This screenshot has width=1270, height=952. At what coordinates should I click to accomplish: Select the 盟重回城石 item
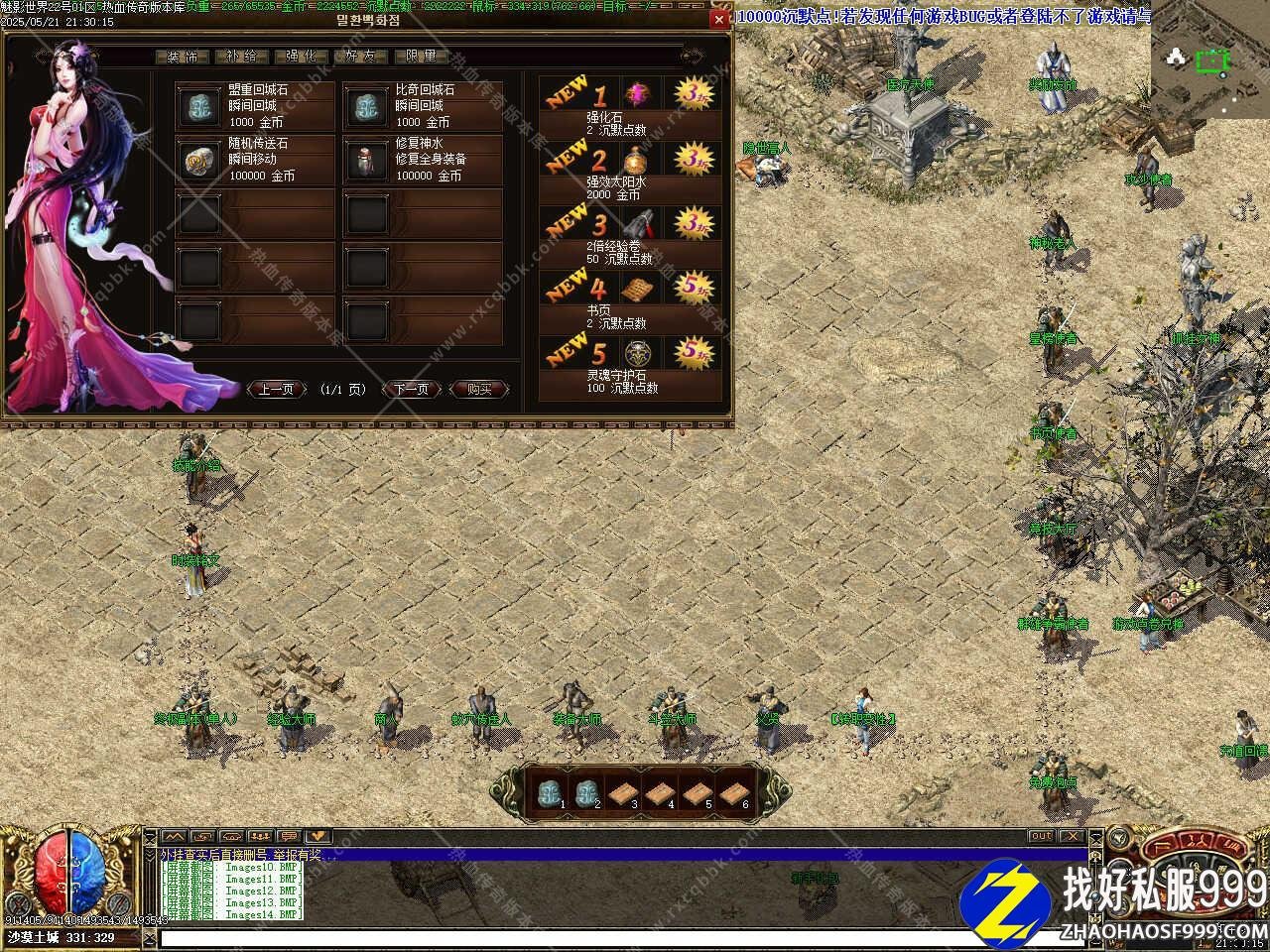point(255,106)
